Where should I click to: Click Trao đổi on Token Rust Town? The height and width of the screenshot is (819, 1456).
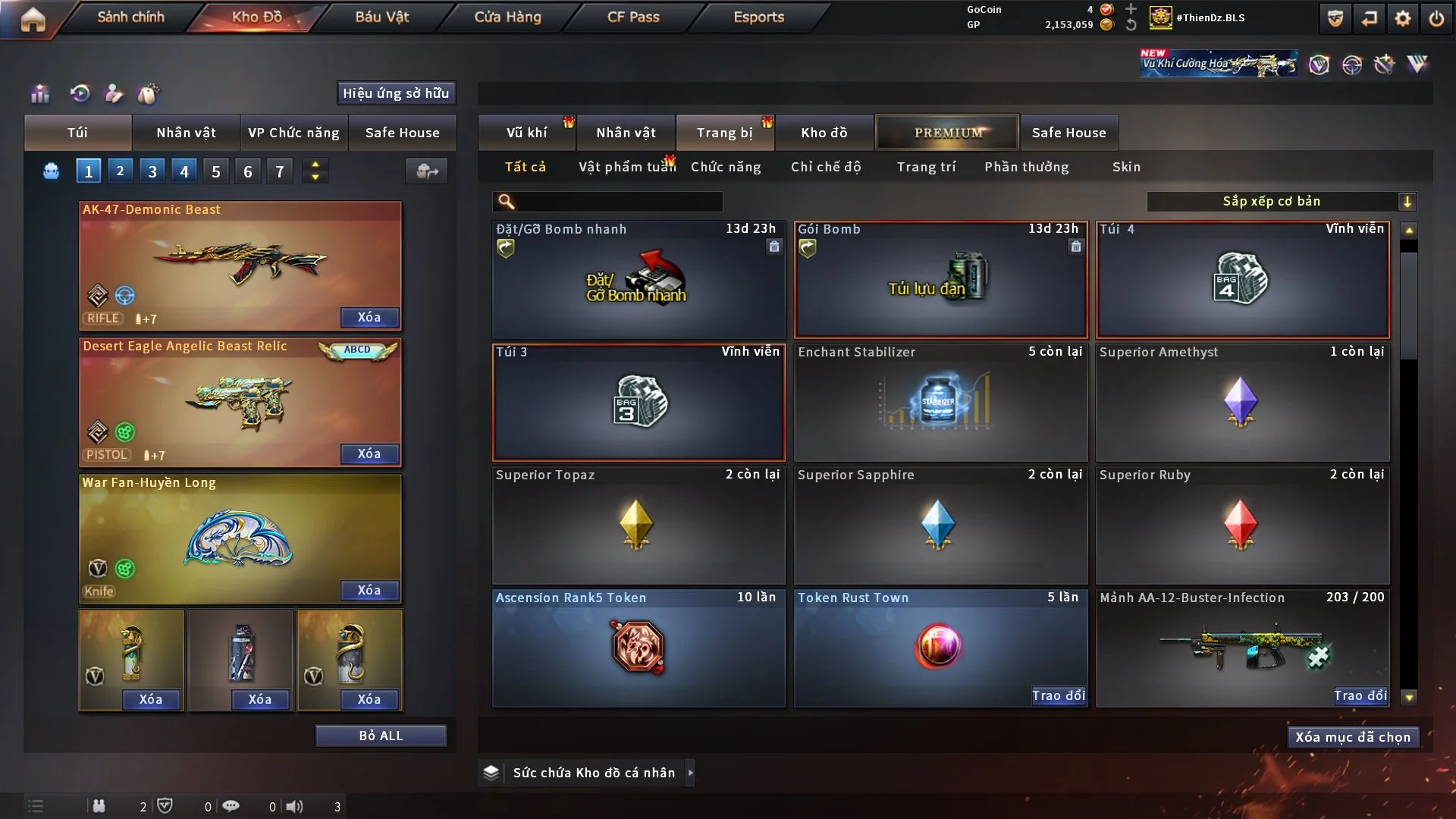[x=1058, y=695]
